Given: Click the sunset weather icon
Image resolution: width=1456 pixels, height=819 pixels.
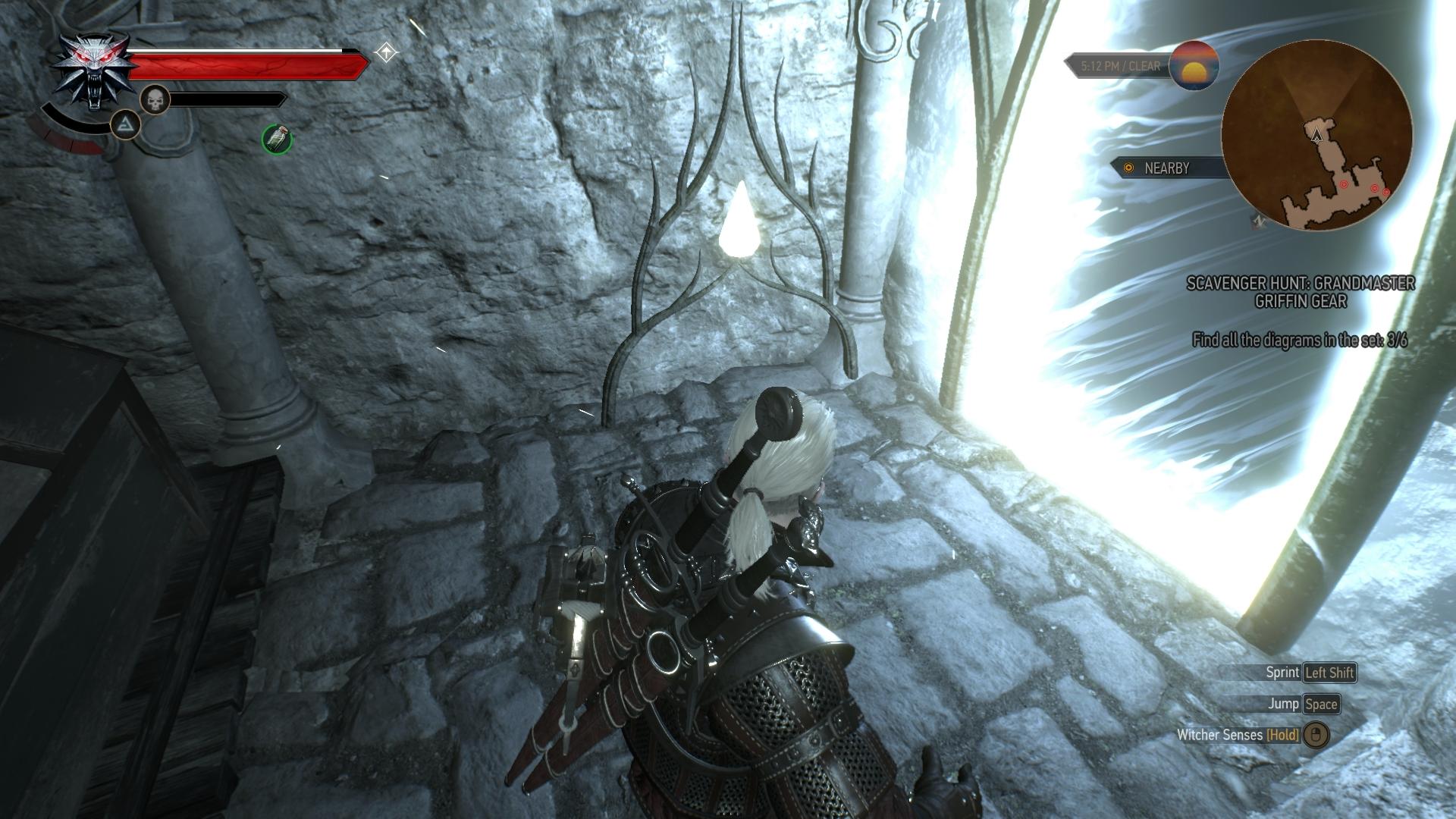Looking at the screenshot, I should (1194, 66).
